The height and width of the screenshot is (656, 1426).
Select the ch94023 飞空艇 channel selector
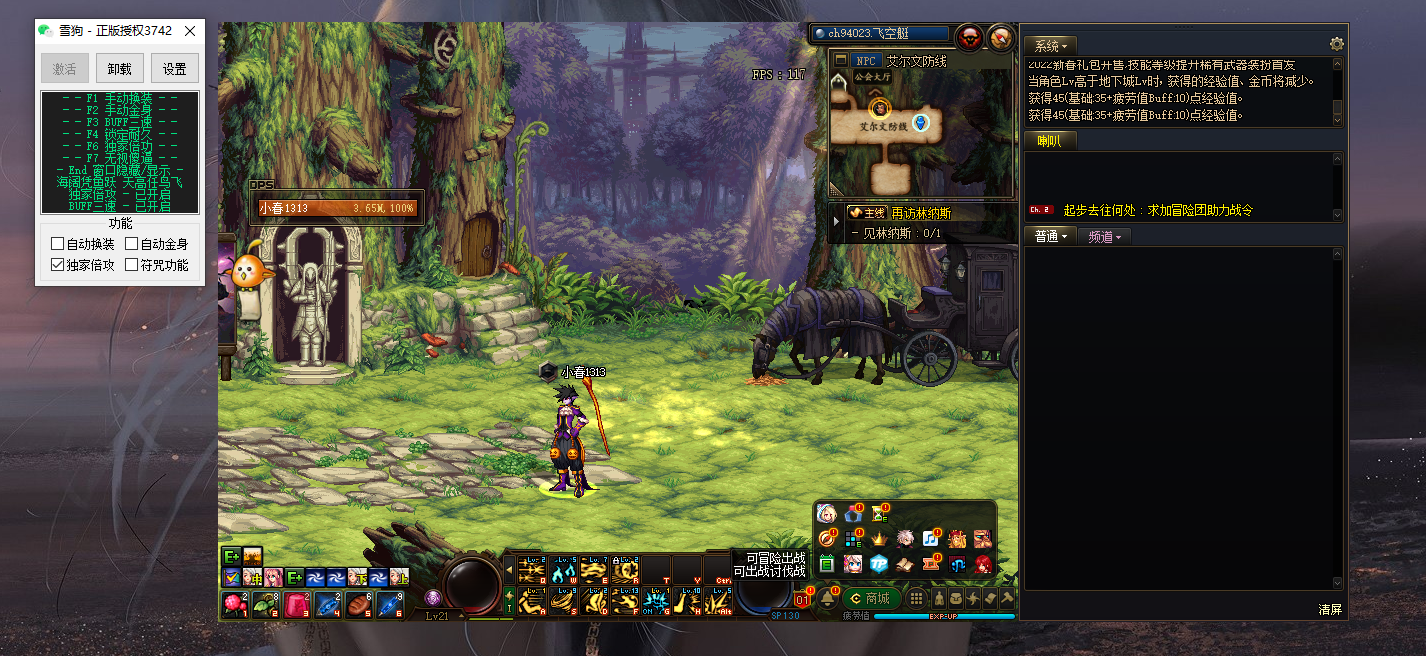[880, 34]
